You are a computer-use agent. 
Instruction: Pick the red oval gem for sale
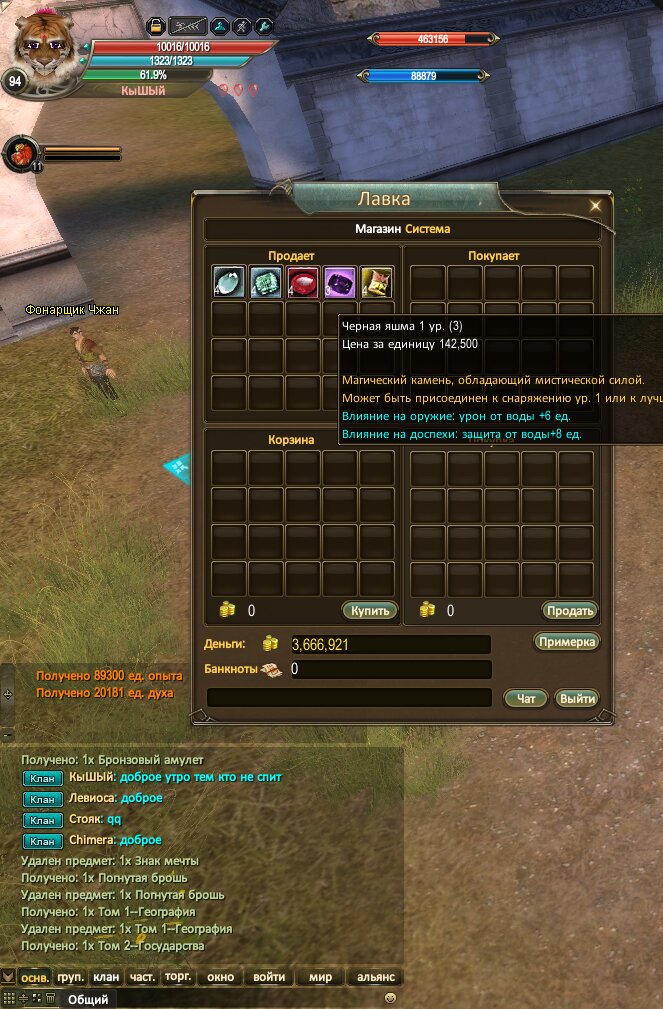click(x=303, y=283)
